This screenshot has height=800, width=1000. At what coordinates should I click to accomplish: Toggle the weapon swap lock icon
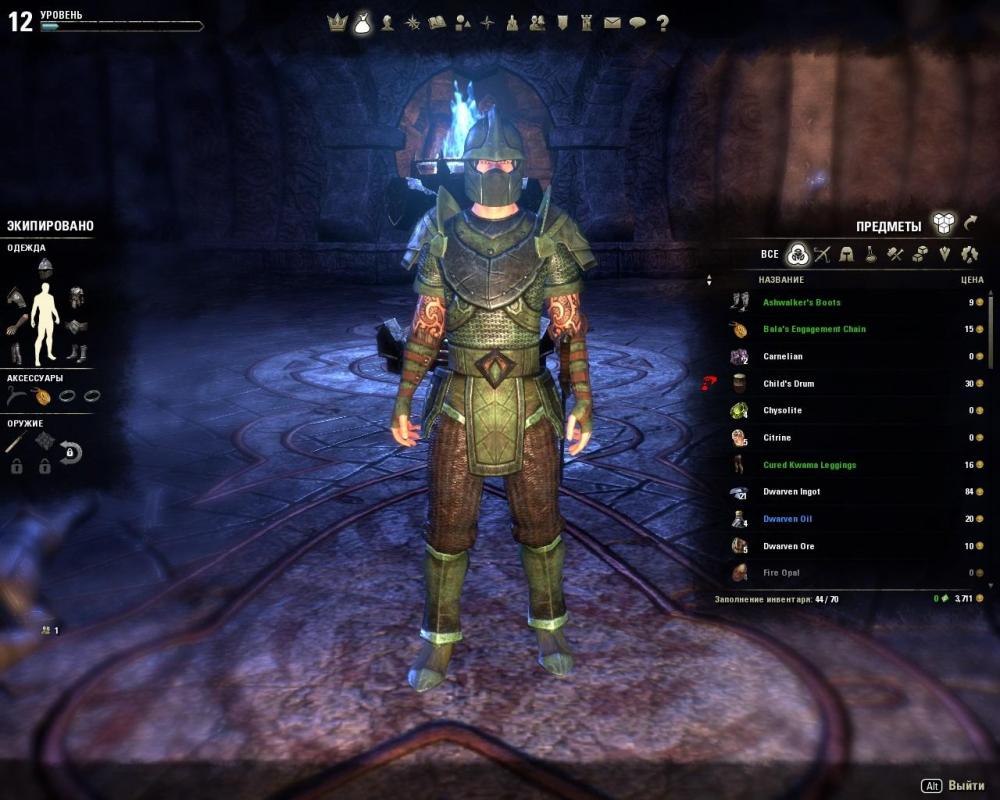click(x=70, y=453)
